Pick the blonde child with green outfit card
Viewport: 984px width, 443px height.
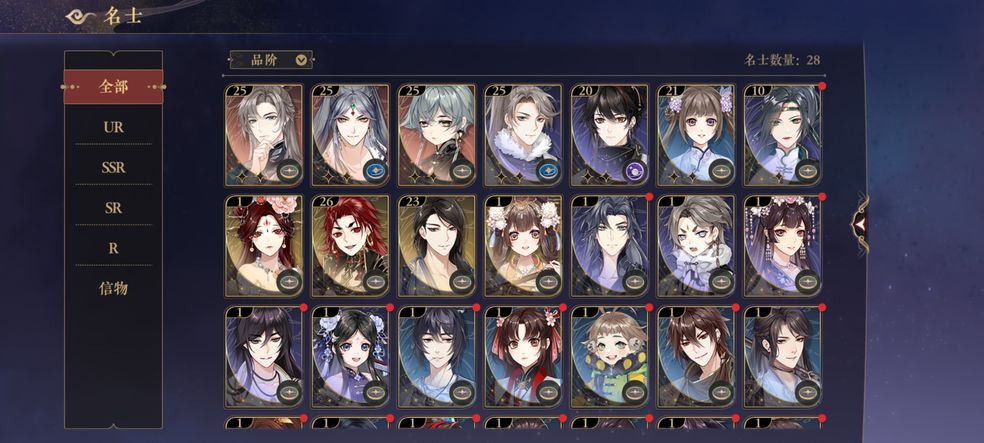[x=609, y=356]
